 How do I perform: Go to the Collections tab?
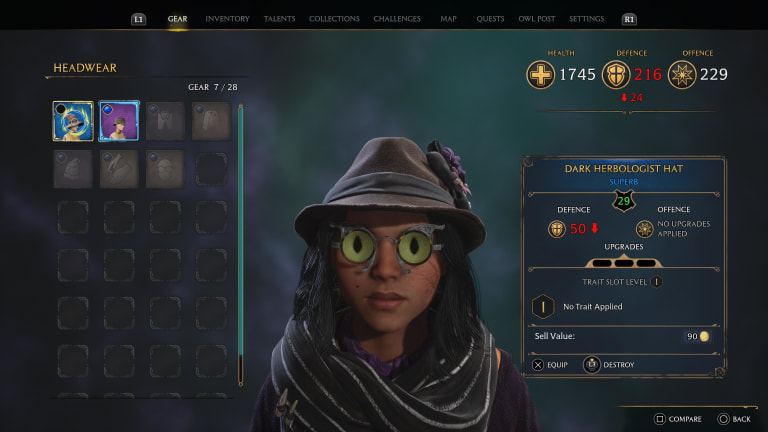point(334,19)
